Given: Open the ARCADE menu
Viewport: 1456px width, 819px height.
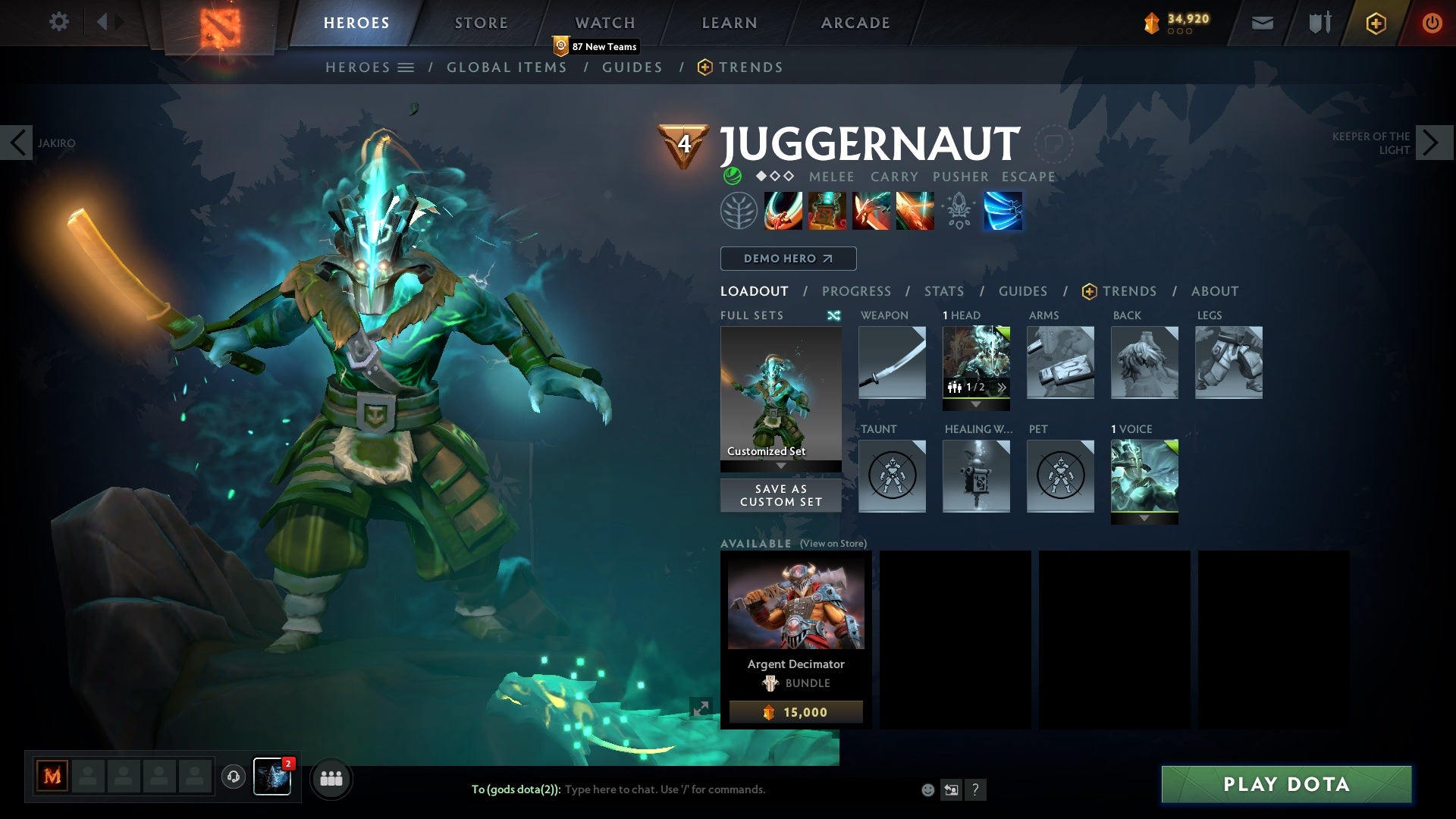Looking at the screenshot, I should tap(855, 22).
